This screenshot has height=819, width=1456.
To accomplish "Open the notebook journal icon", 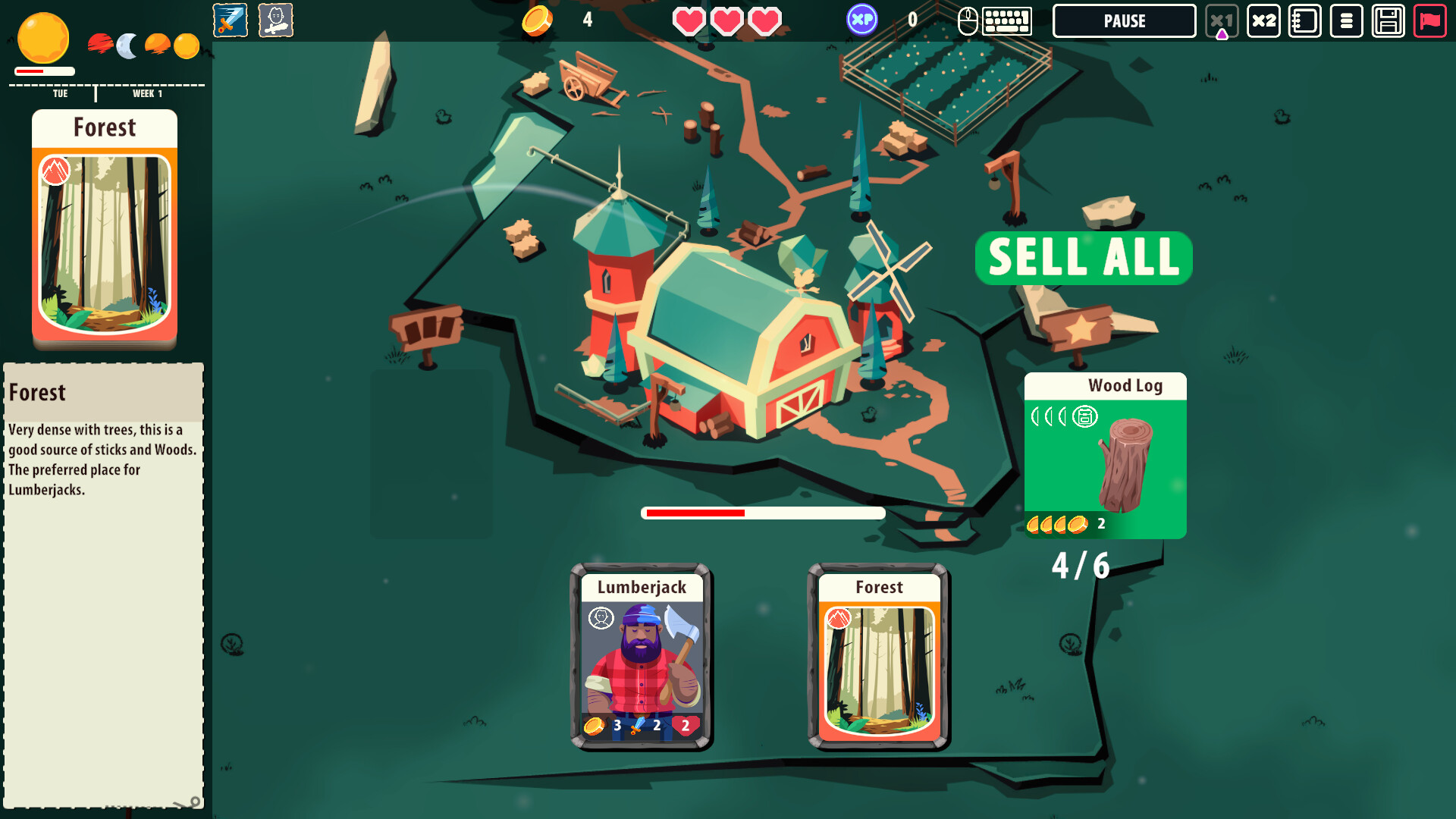I will pyautogui.click(x=1304, y=20).
